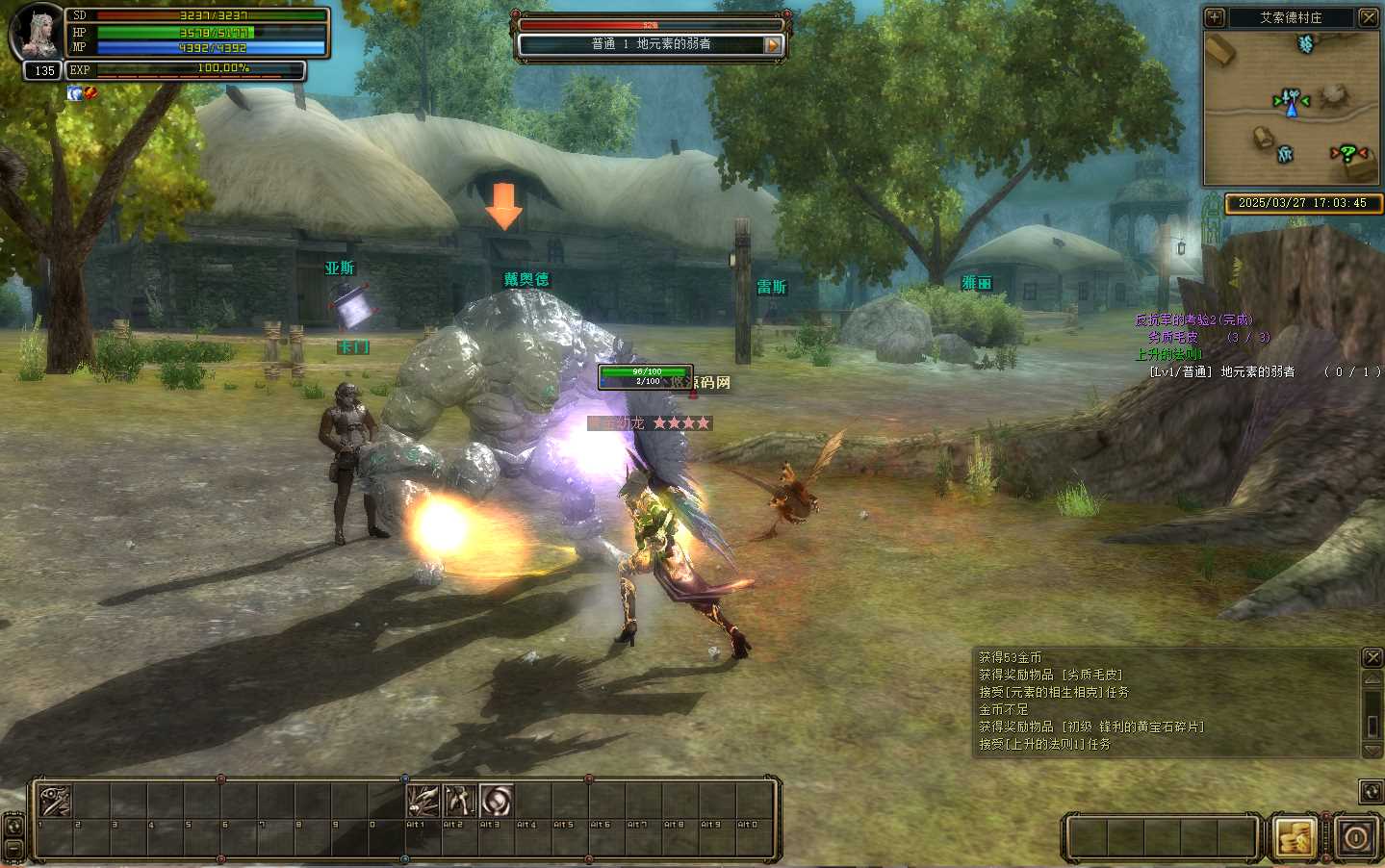The image size is (1385, 868).
Task: Close the system message log
Action: [x=1372, y=657]
